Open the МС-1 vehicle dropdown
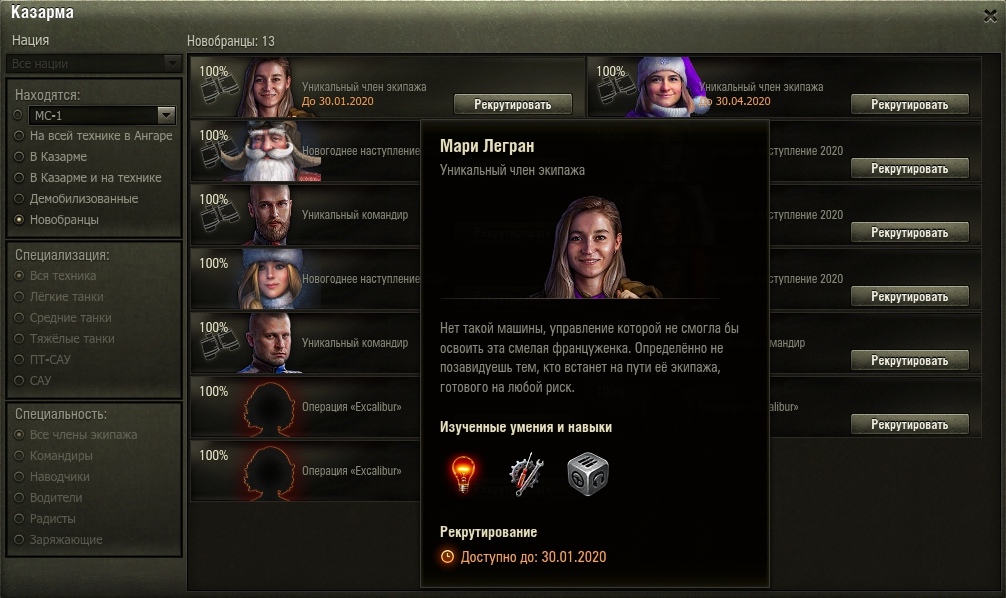This screenshot has height=598, width=1006. 166,115
